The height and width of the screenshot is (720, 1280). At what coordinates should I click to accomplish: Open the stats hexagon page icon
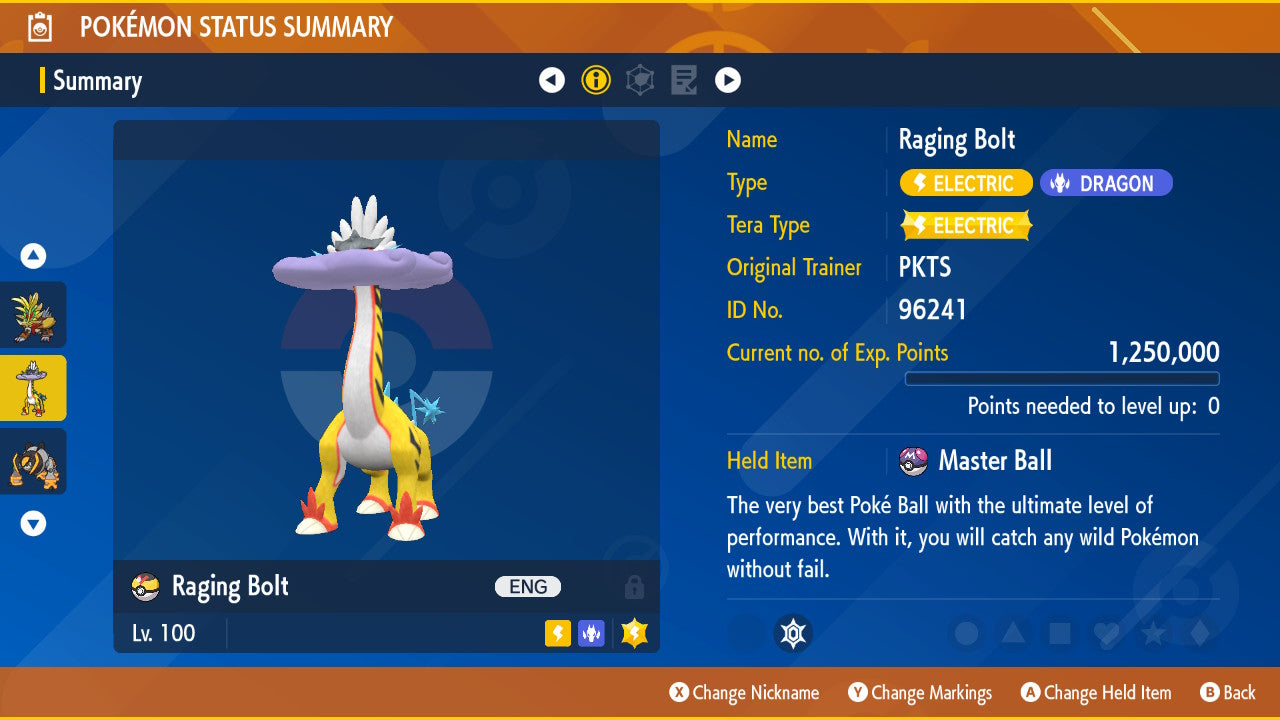pyautogui.click(x=640, y=80)
